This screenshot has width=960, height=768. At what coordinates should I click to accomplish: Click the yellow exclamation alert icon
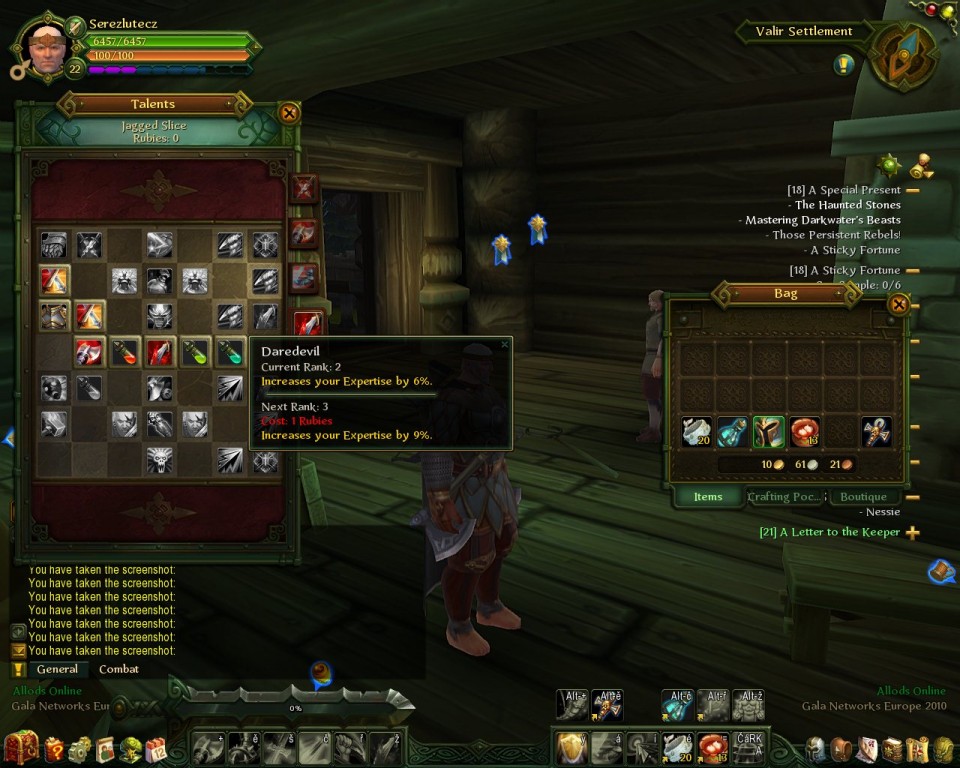click(x=844, y=64)
